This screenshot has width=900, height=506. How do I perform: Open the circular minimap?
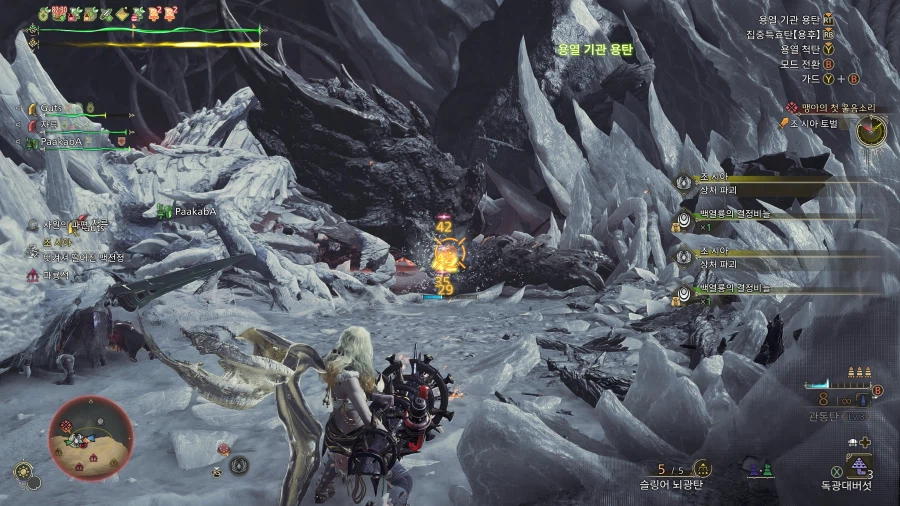90,437
